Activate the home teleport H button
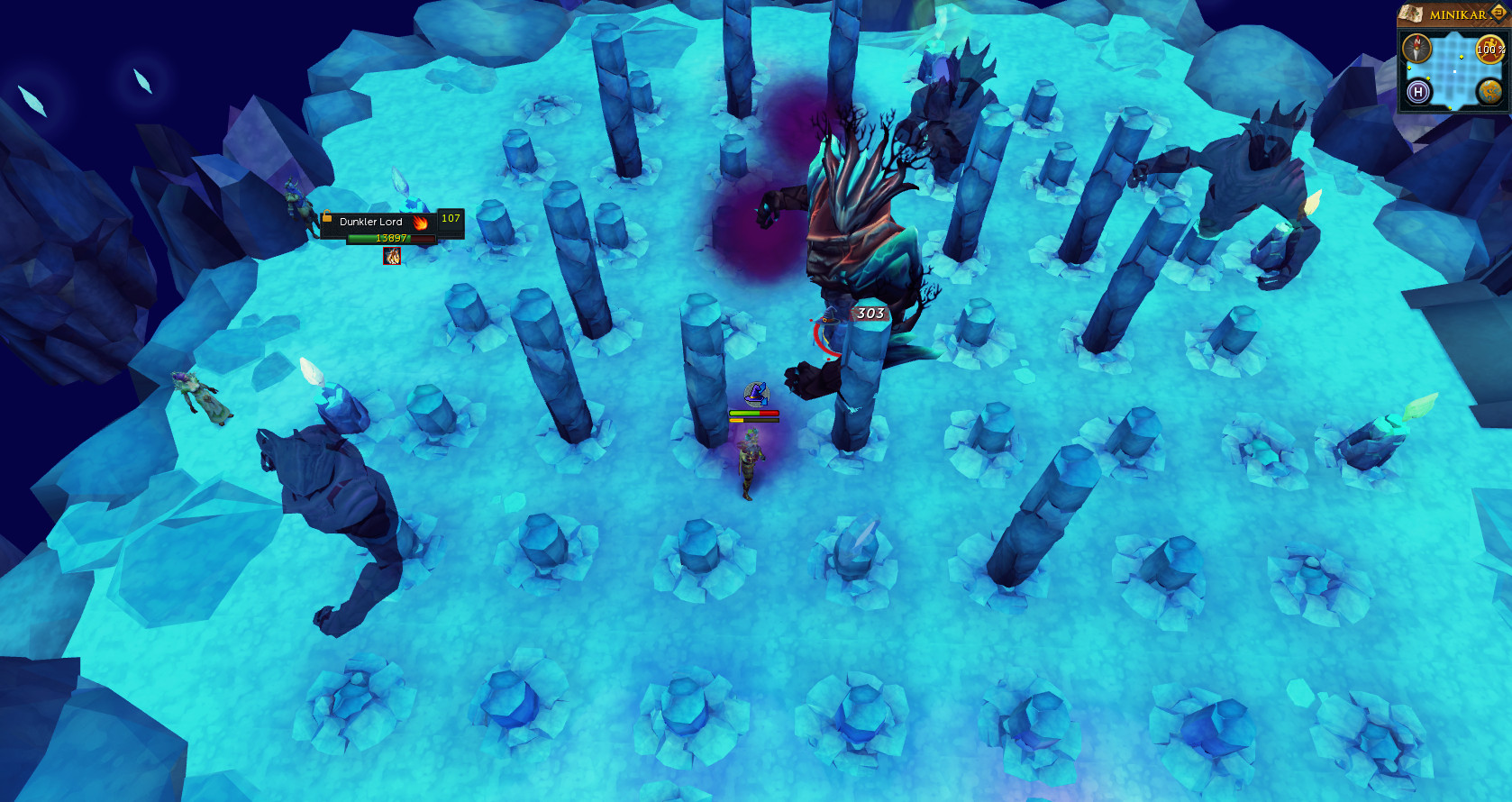 (1418, 91)
